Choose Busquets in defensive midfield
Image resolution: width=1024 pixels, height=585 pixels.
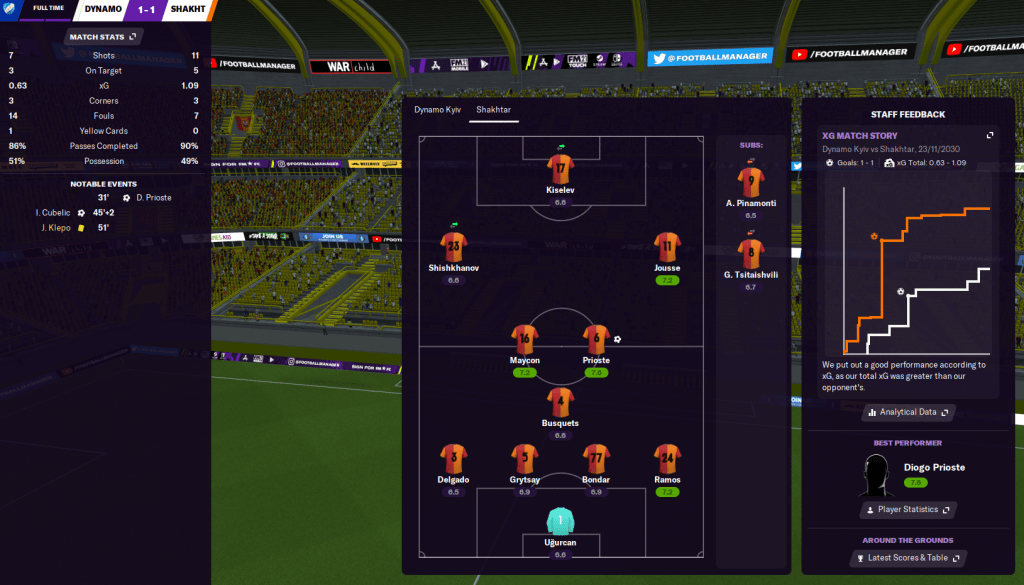(x=560, y=402)
